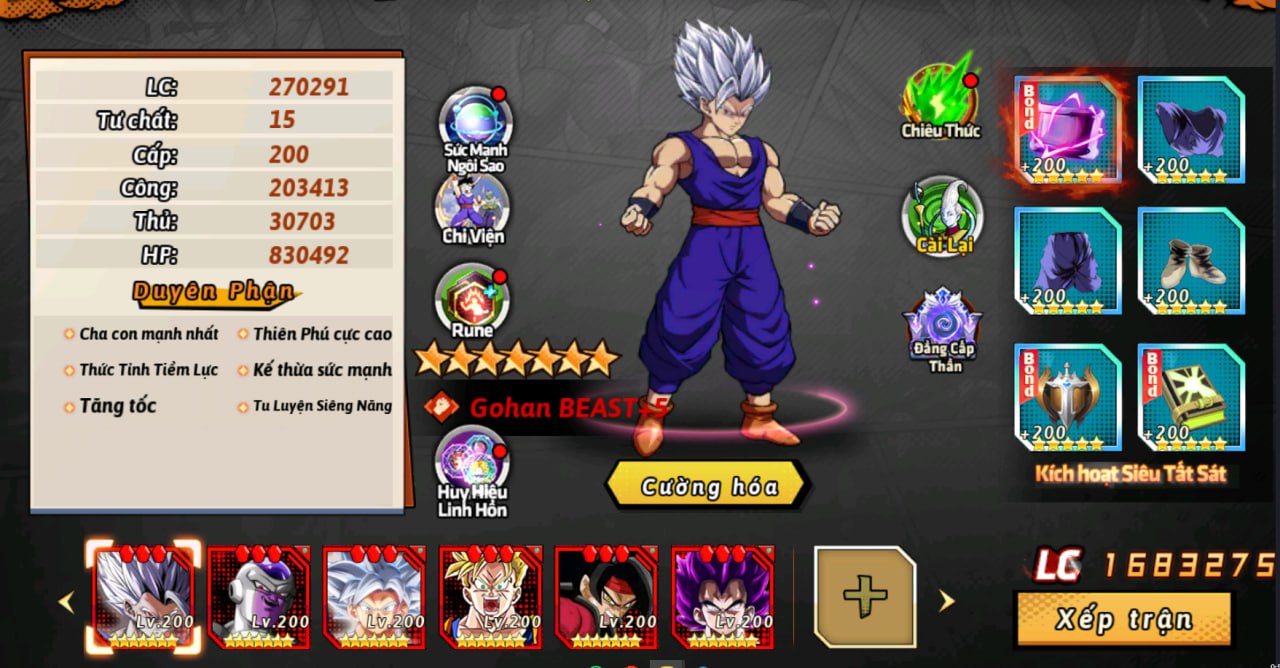The image size is (1280, 668).
Task: Select the green book Bond slot
Action: pyautogui.click(x=1191, y=397)
